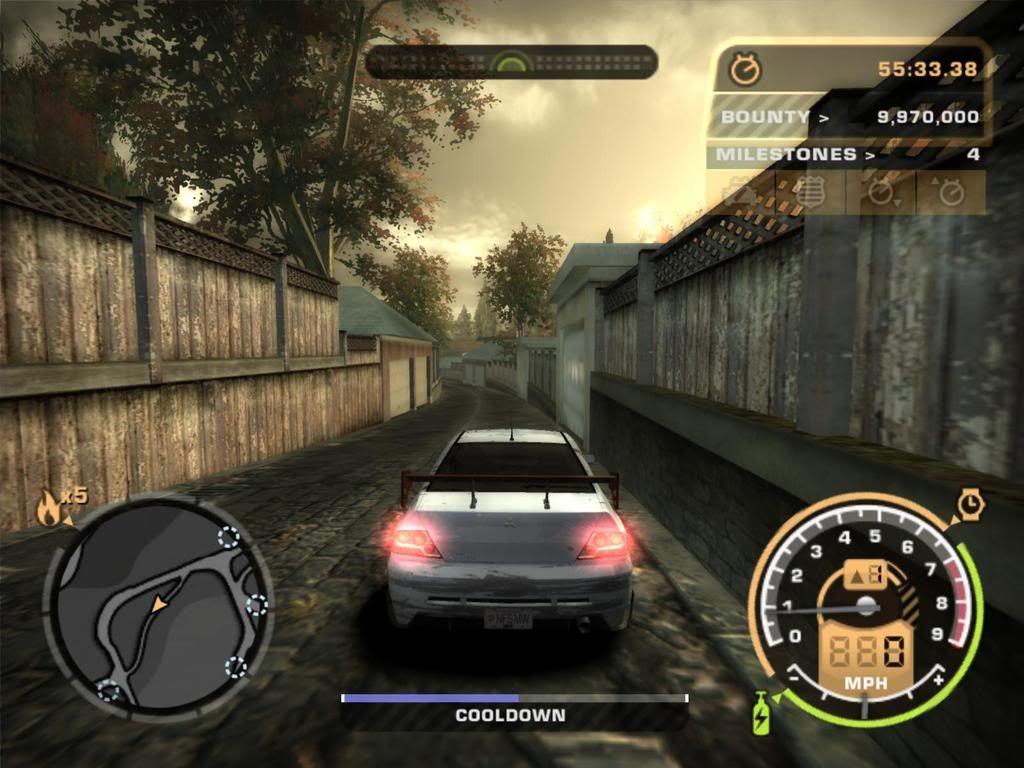Activate the speedbreaker stopwatch icon by tachometer
Screen dimensions: 1024x768
(970, 505)
